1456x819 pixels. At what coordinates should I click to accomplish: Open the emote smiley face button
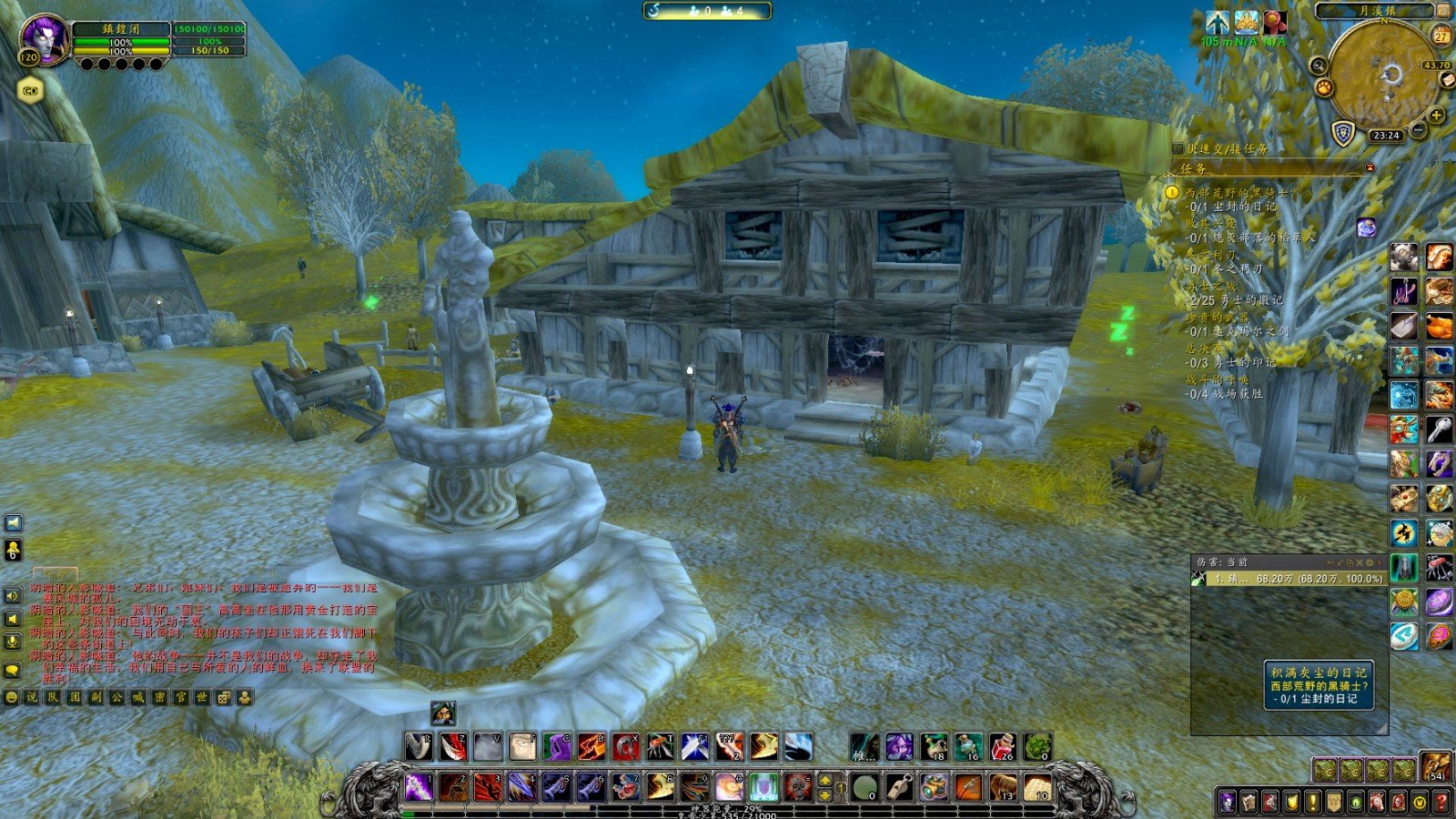11,697
